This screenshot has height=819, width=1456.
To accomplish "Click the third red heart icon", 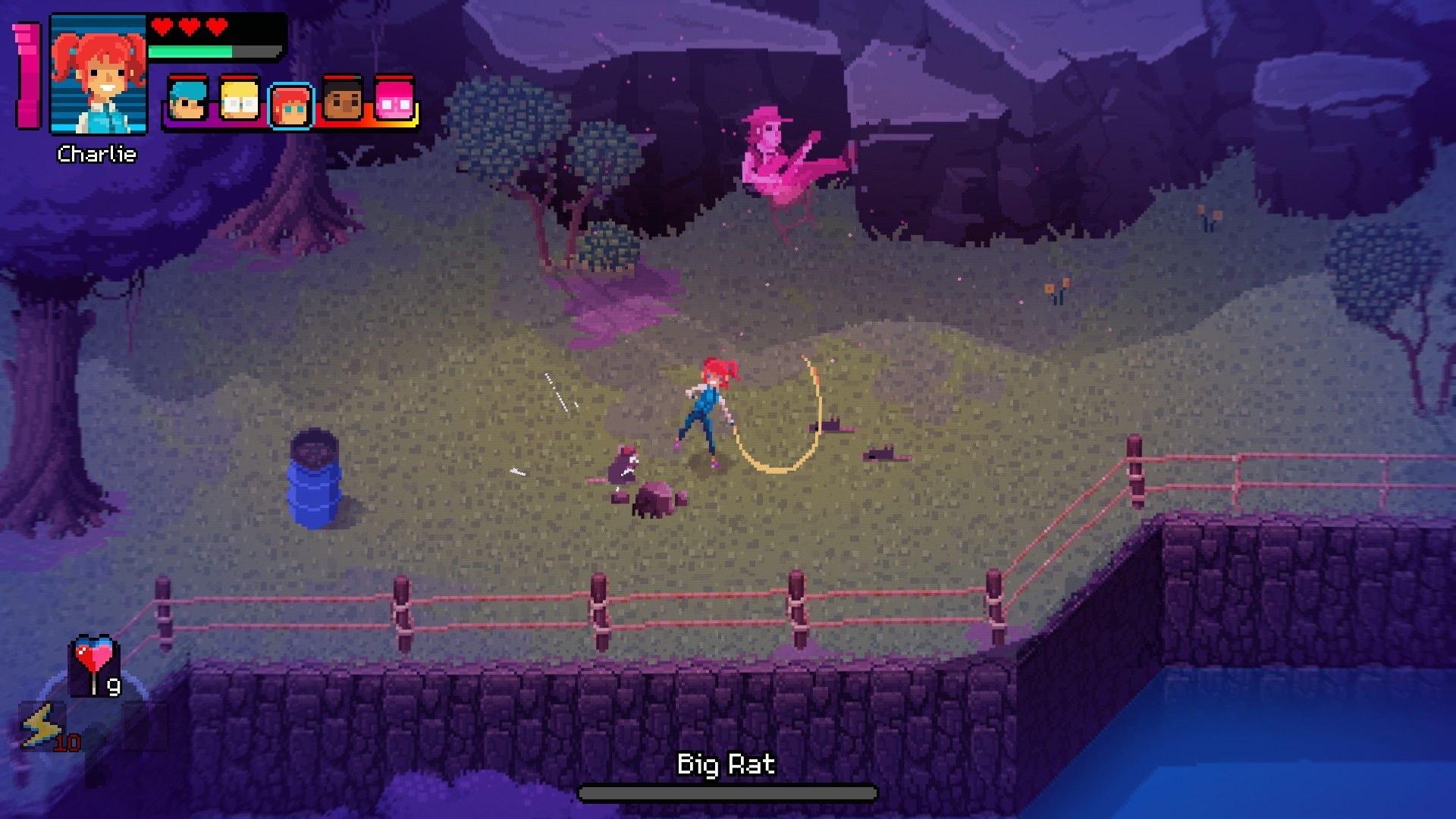I will tap(215, 26).
